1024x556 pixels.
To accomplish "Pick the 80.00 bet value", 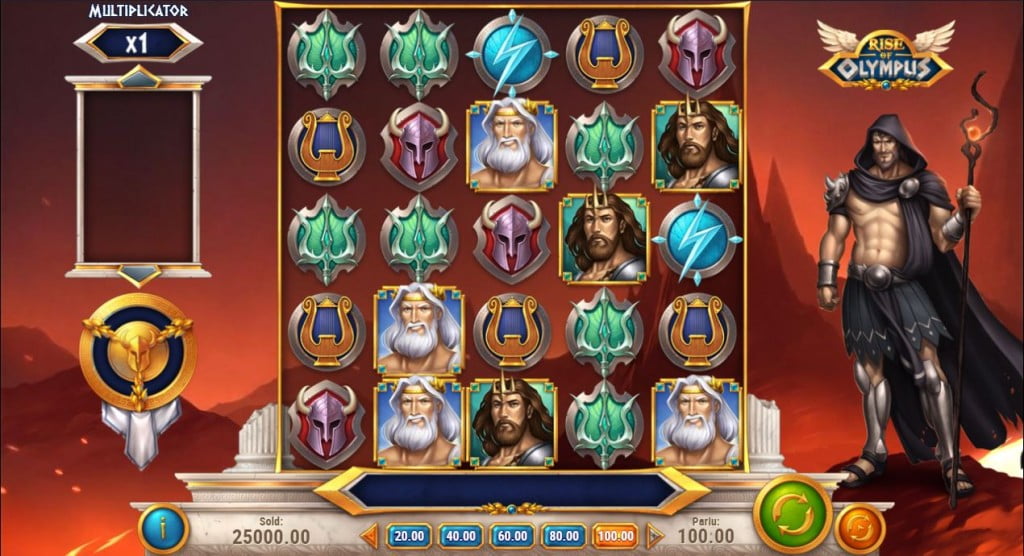I will tap(563, 535).
